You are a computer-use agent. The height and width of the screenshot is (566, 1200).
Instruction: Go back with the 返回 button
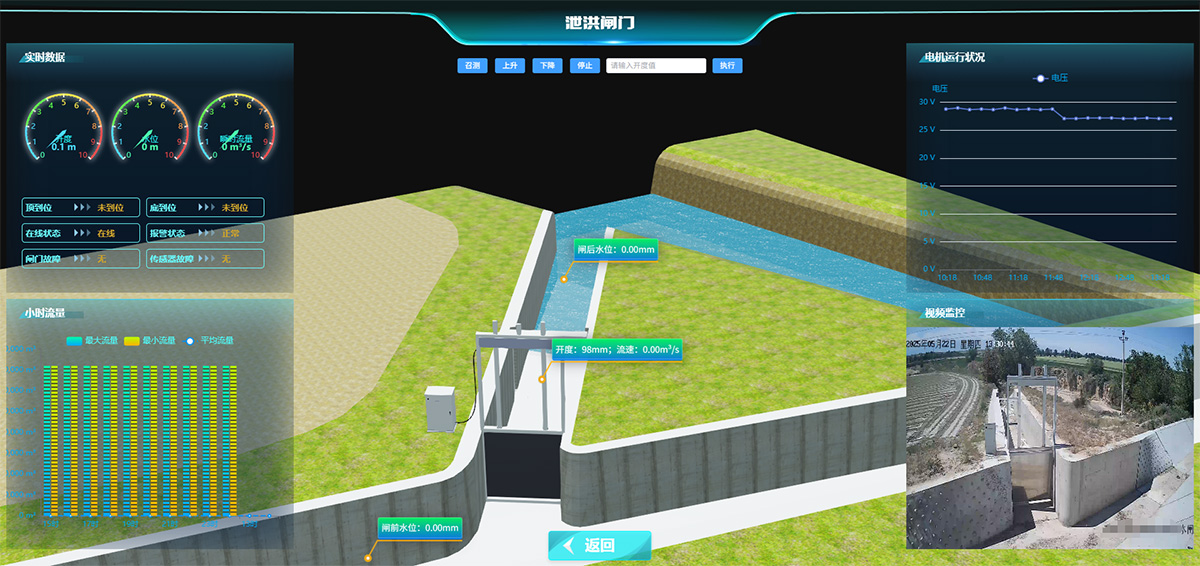point(599,546)
